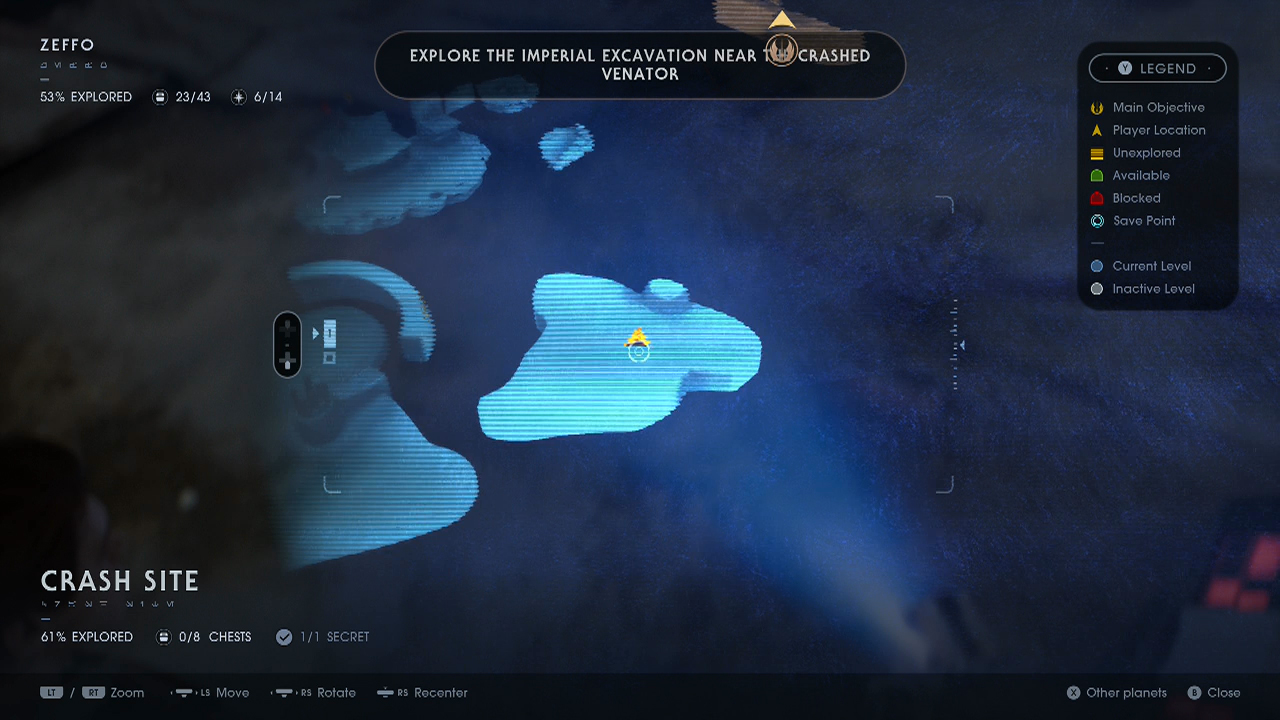Select the ZEFFO planet title
This screenshot has height=720, width=1280.
pos(65,45)
